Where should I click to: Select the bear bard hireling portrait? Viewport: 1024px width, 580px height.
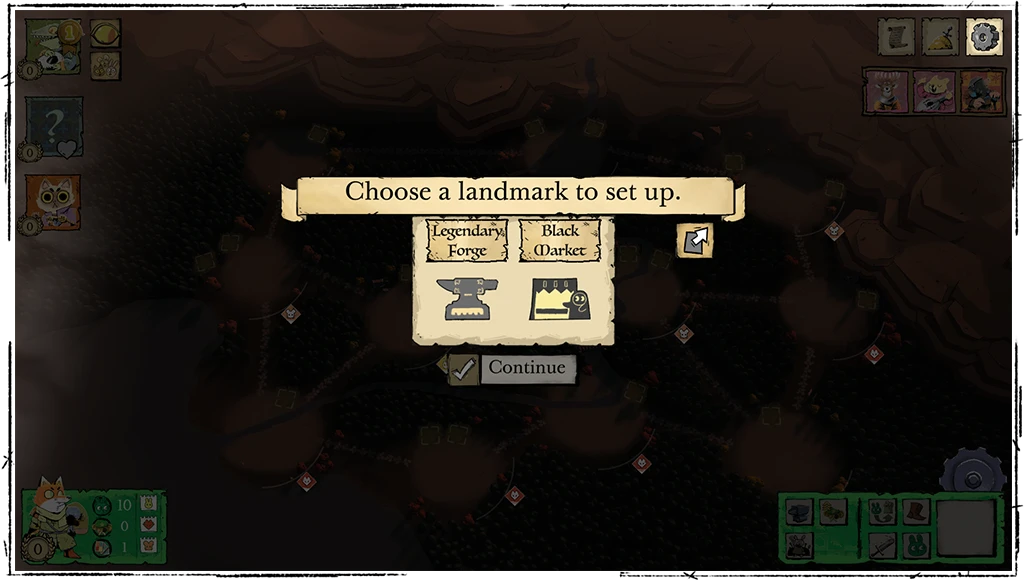[x=933, y=91]
